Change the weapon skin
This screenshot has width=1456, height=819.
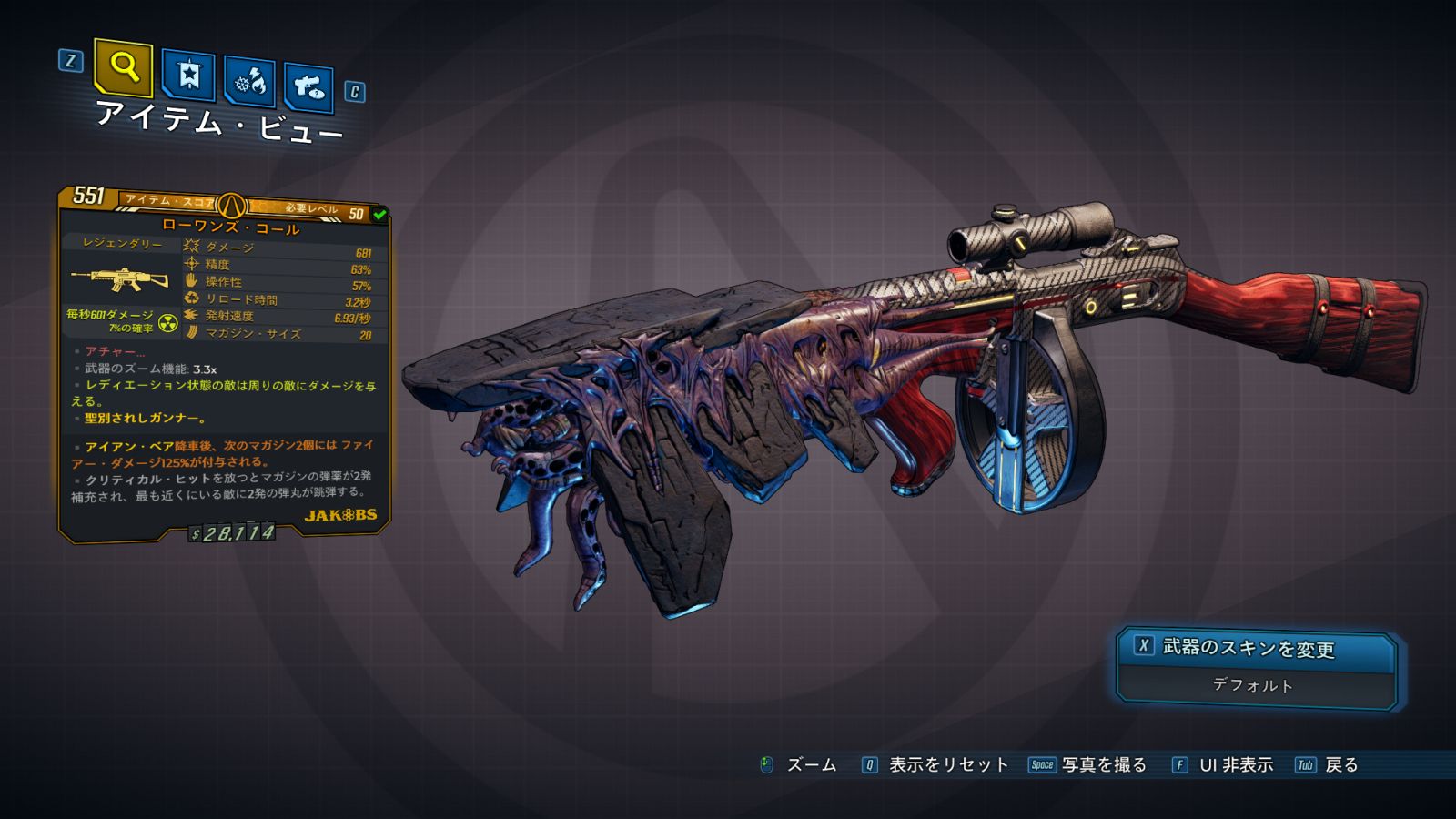tap(1256, 648)
